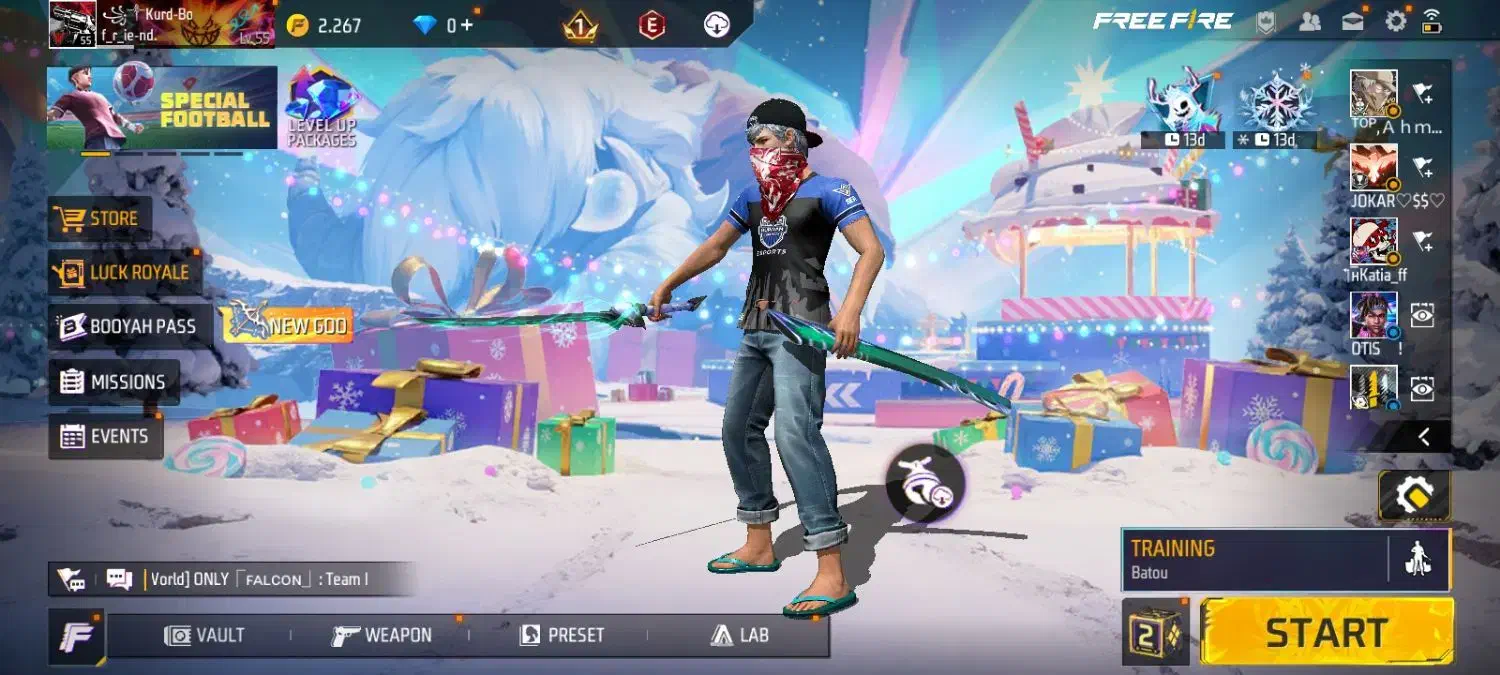Image resolution: width=1500 pixels, height=675 pixels.
Task: Open Luck Royale
Action: tap(125, 272)
